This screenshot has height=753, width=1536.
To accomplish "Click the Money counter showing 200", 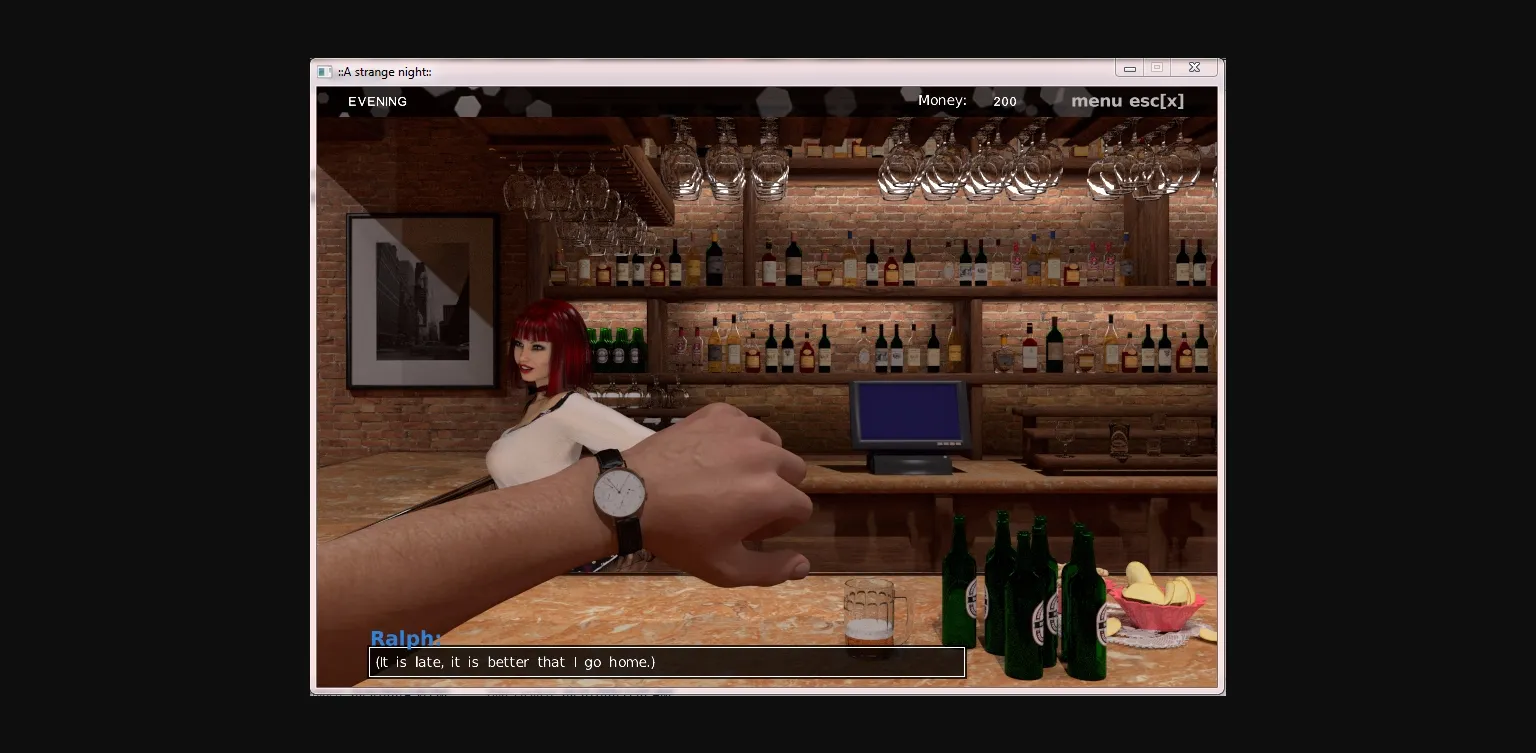I will (1004, 101).
